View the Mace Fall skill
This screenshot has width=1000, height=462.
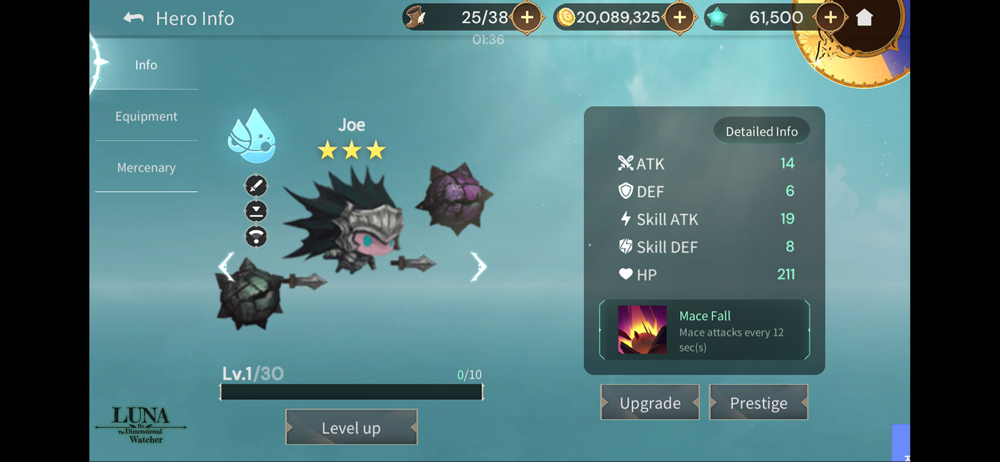(x=704, y=329)
